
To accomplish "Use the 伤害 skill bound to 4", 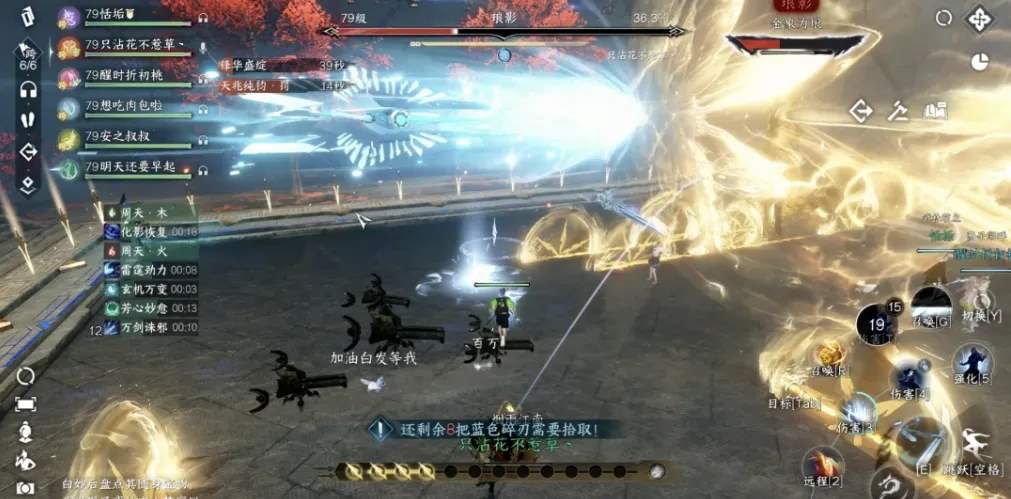I will (908, 378).
